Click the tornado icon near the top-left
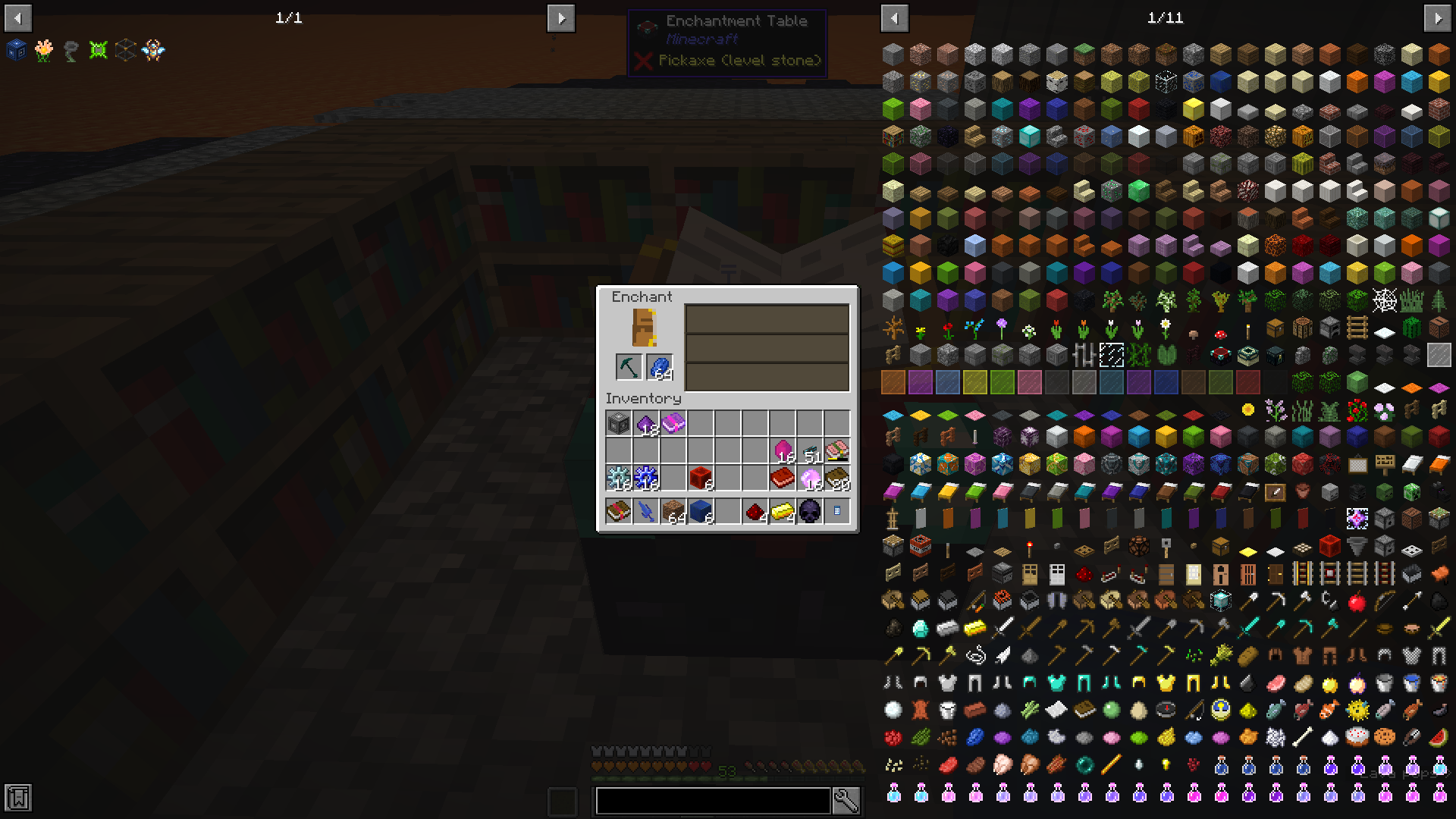Image resolution: width=1456 pixels, height=819 pixels. click(x=71, y=50)
